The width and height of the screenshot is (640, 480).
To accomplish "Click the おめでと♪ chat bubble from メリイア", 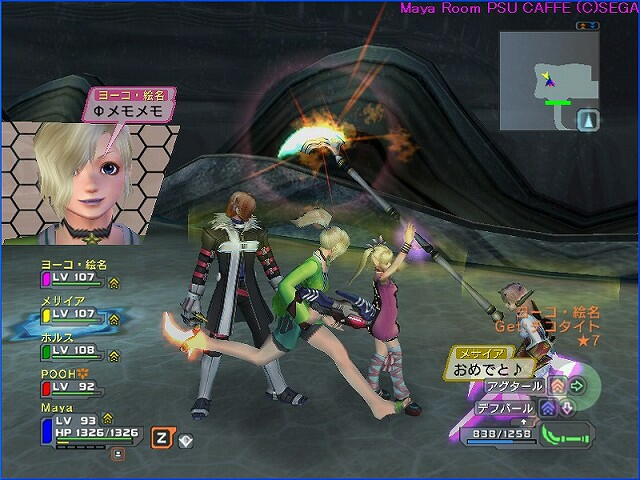I will tap(482, 368).
